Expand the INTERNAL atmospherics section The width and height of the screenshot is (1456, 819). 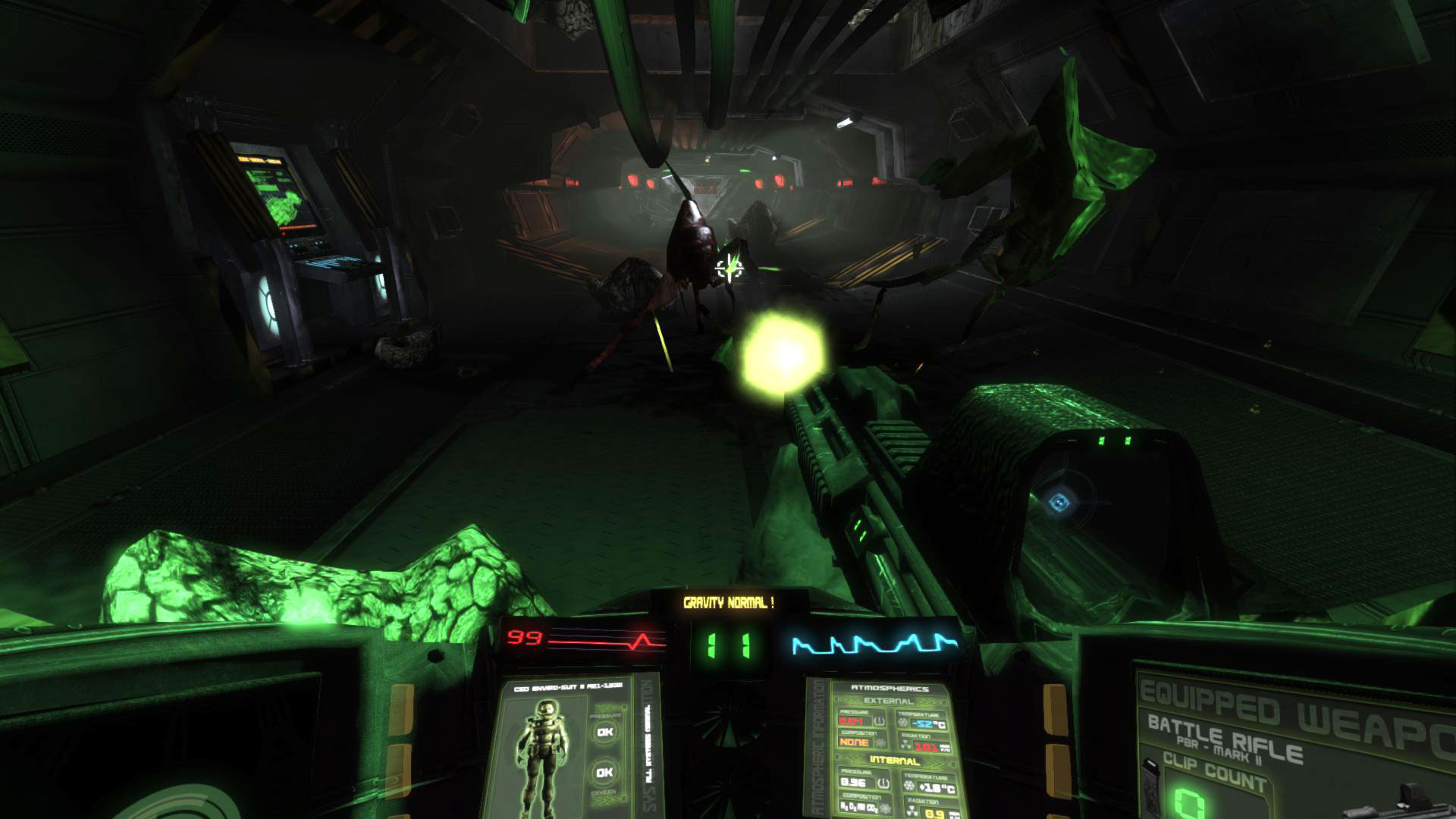coord(895,760)
